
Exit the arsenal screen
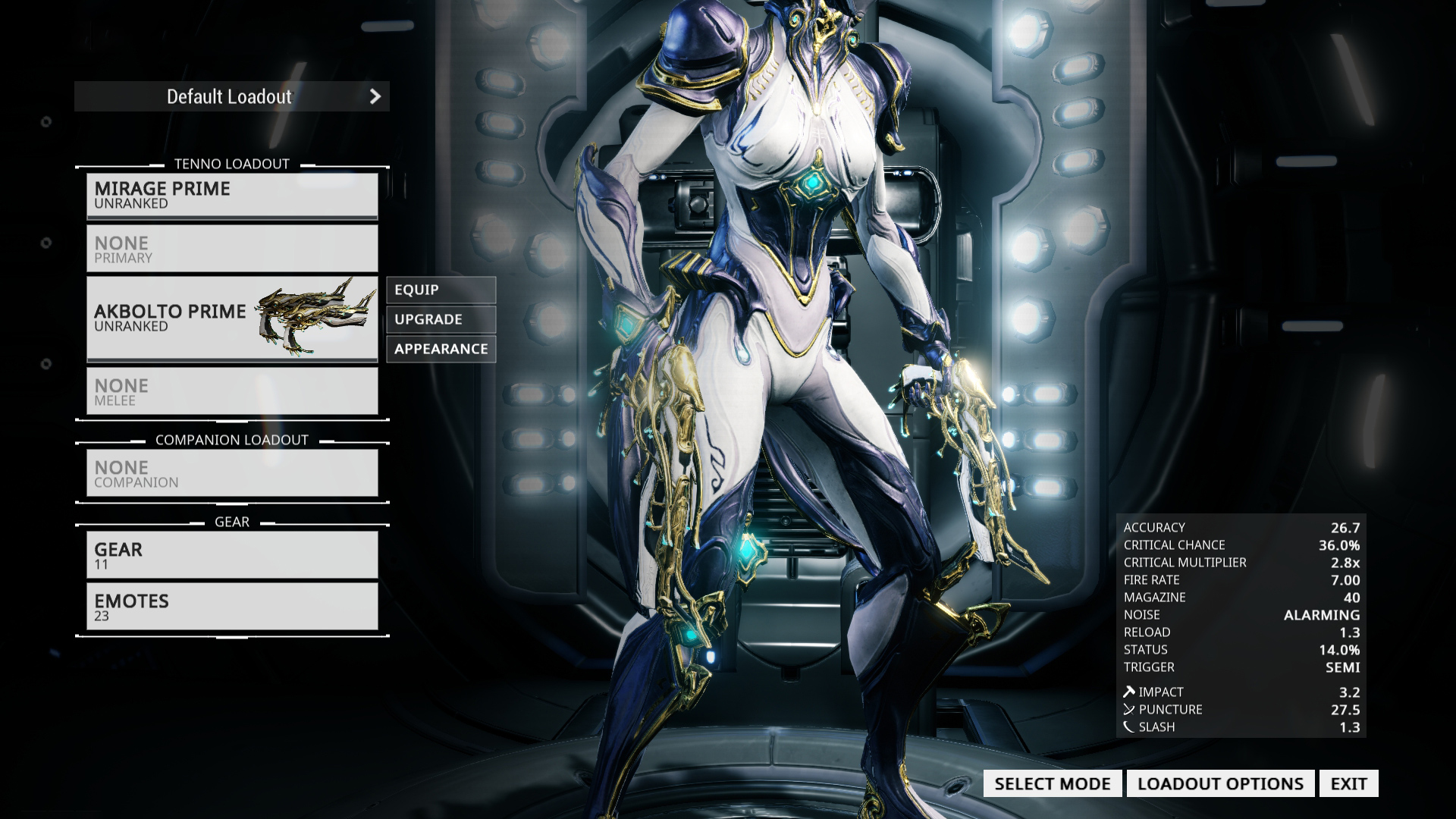[x=1348, y=783]
